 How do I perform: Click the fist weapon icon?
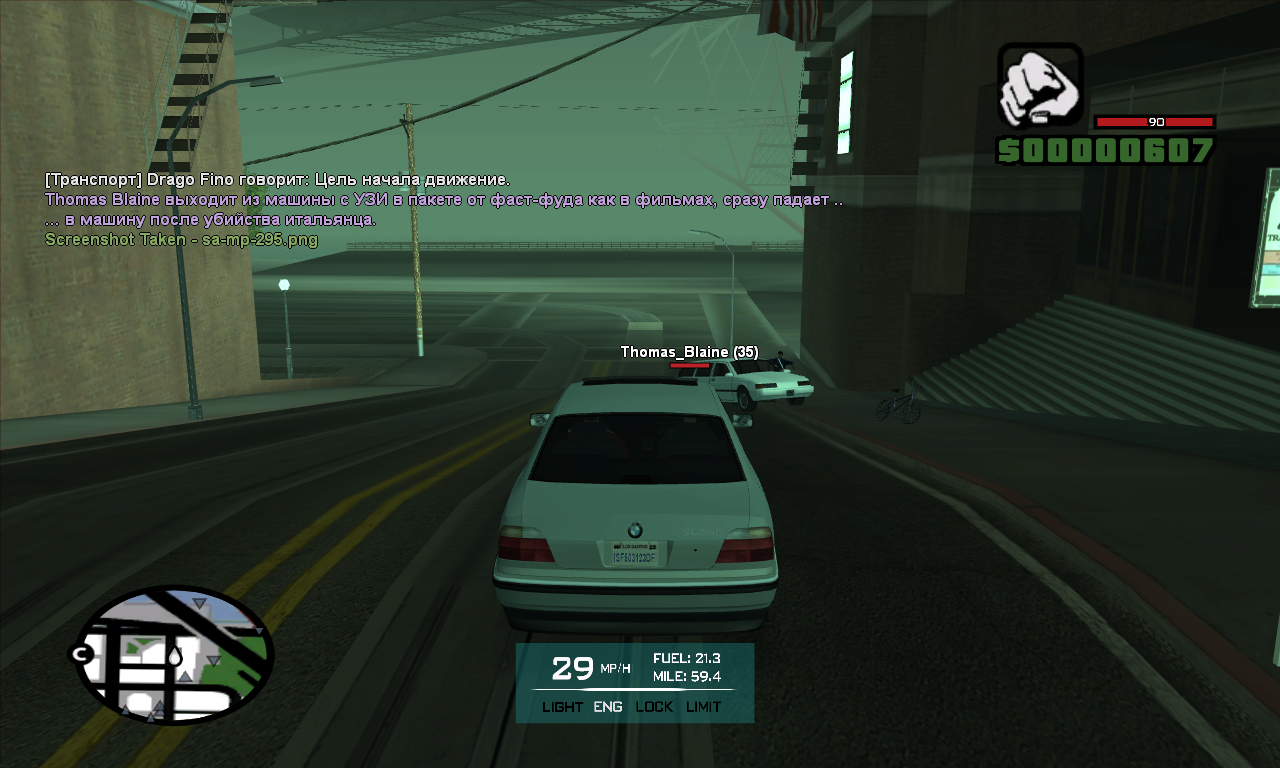[x=1040, y=86]
